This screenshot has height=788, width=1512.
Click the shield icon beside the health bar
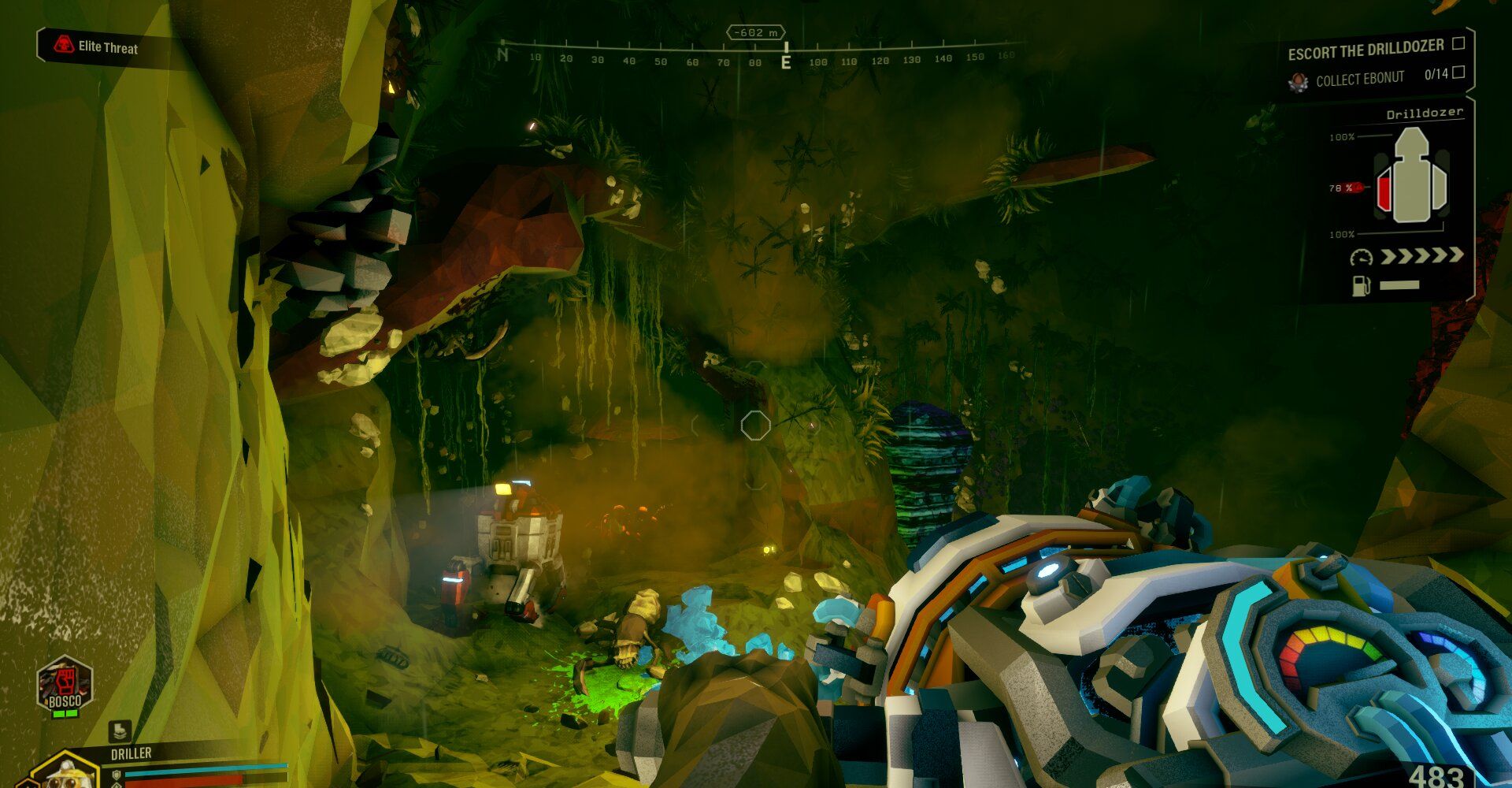pyautogui.click(x=117, y=775)
